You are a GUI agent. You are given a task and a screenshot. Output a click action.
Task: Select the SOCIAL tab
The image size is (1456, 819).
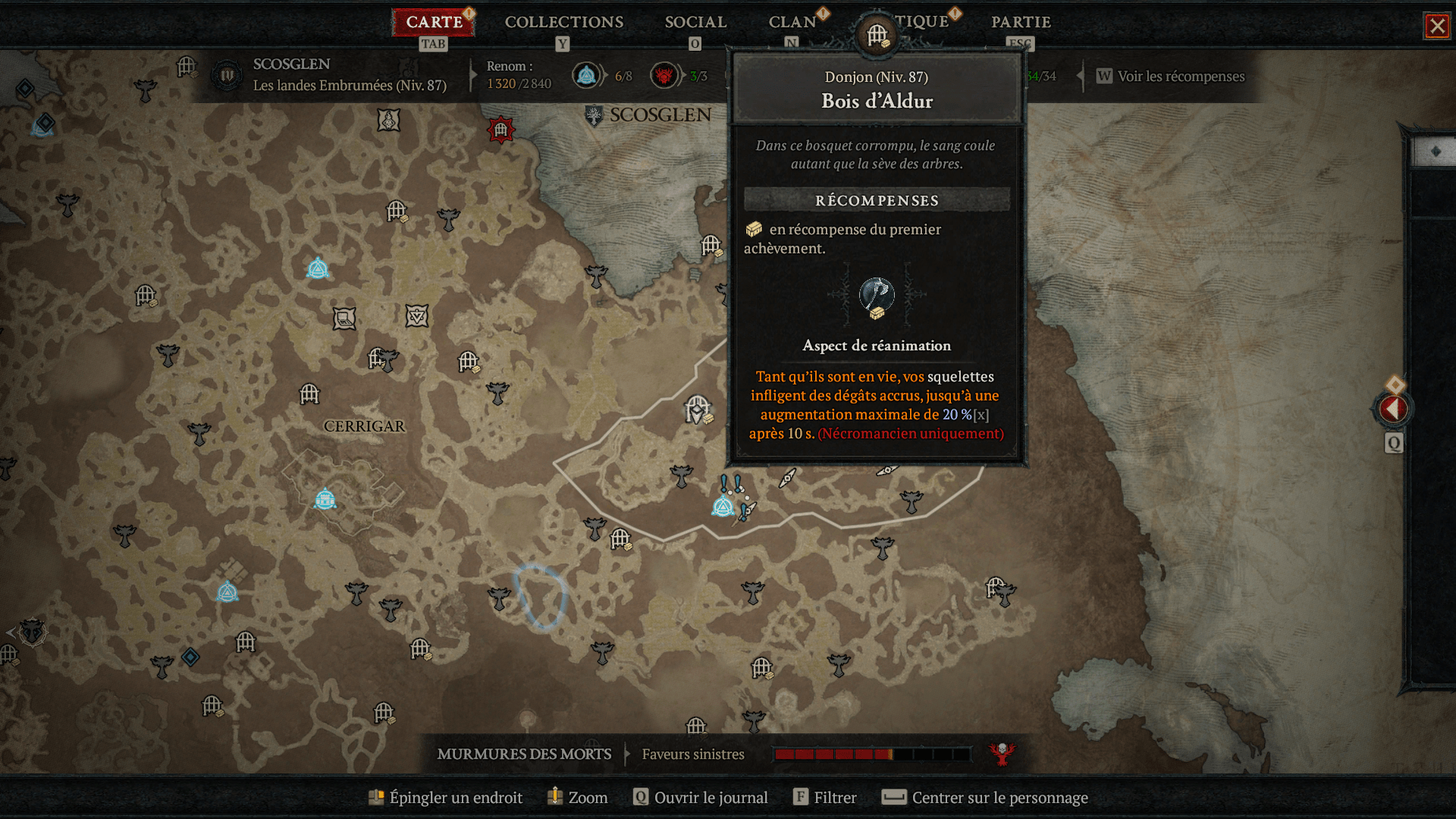click(695, 22)
